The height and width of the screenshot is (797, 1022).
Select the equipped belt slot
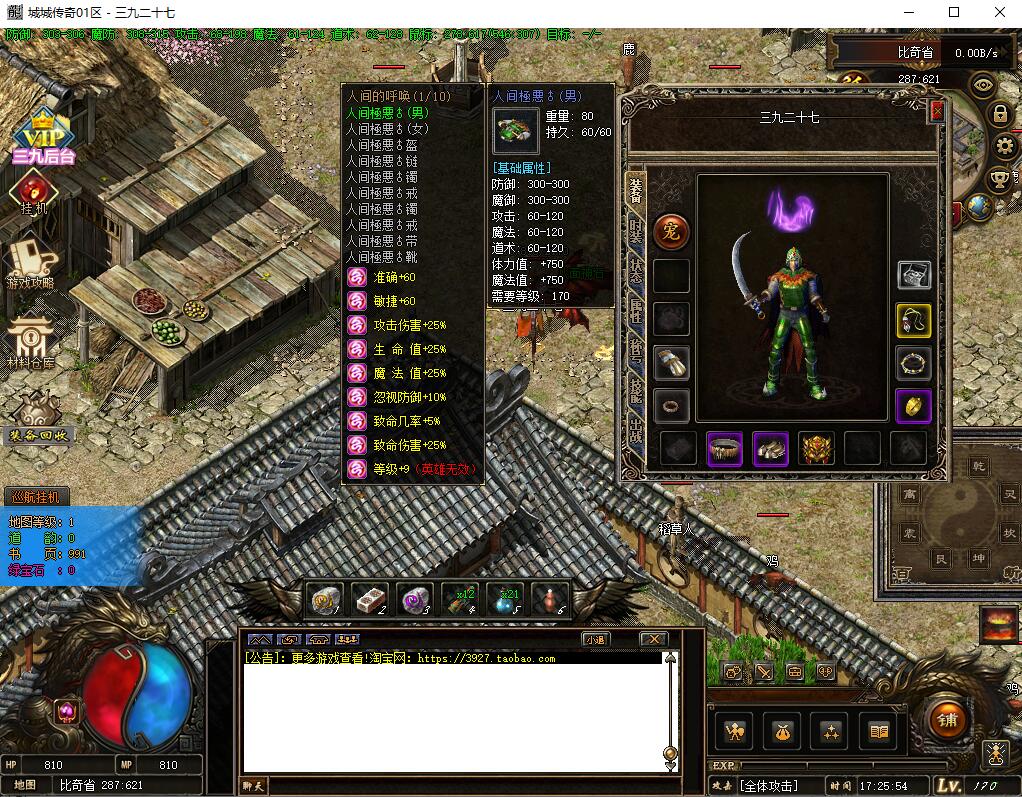(x=724, y=449)
